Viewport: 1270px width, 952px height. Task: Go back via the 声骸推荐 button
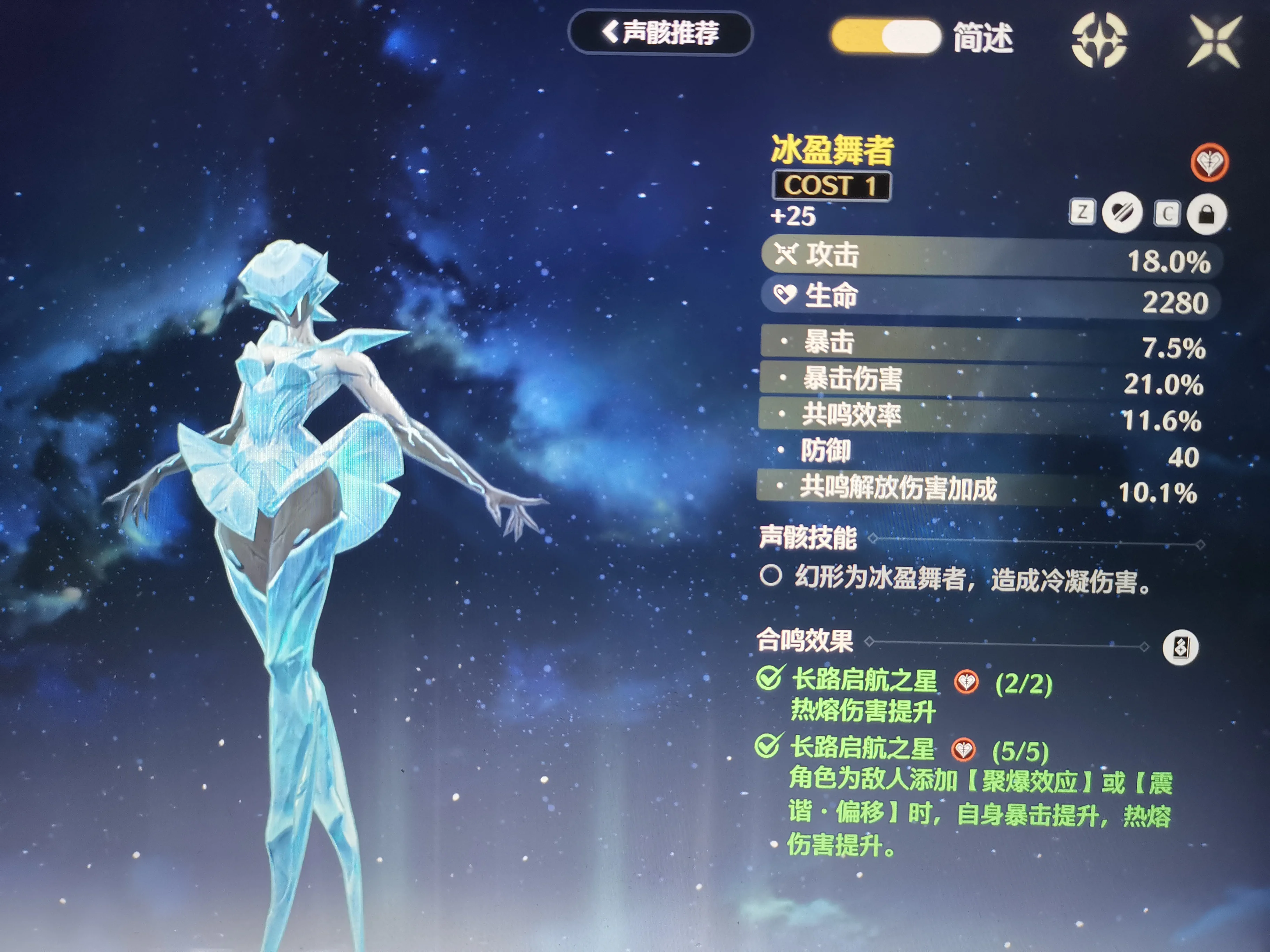pos(660,33)
